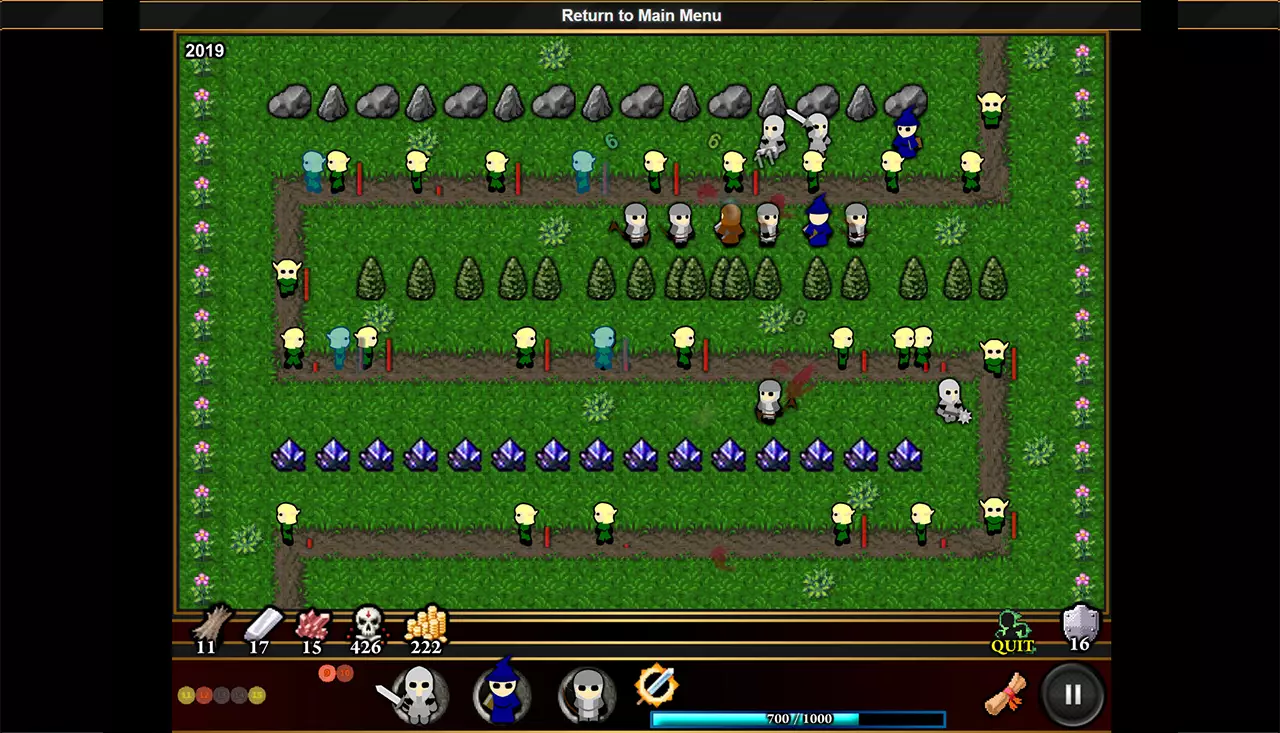
Task: Click the shield icon showing 16
Action: click(x=1079, y=628)
